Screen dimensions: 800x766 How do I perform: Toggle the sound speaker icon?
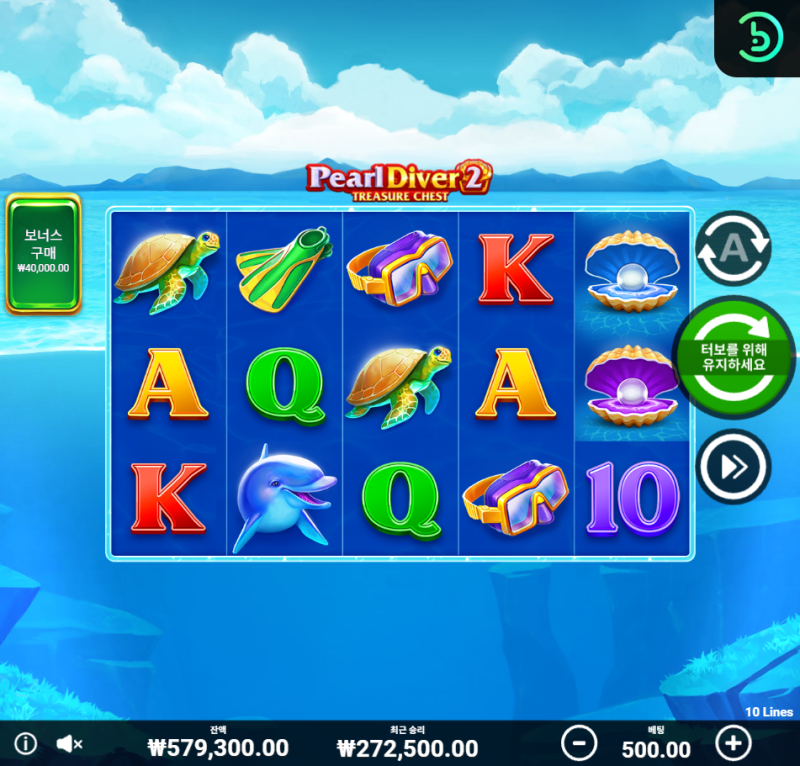pos(69,744)
